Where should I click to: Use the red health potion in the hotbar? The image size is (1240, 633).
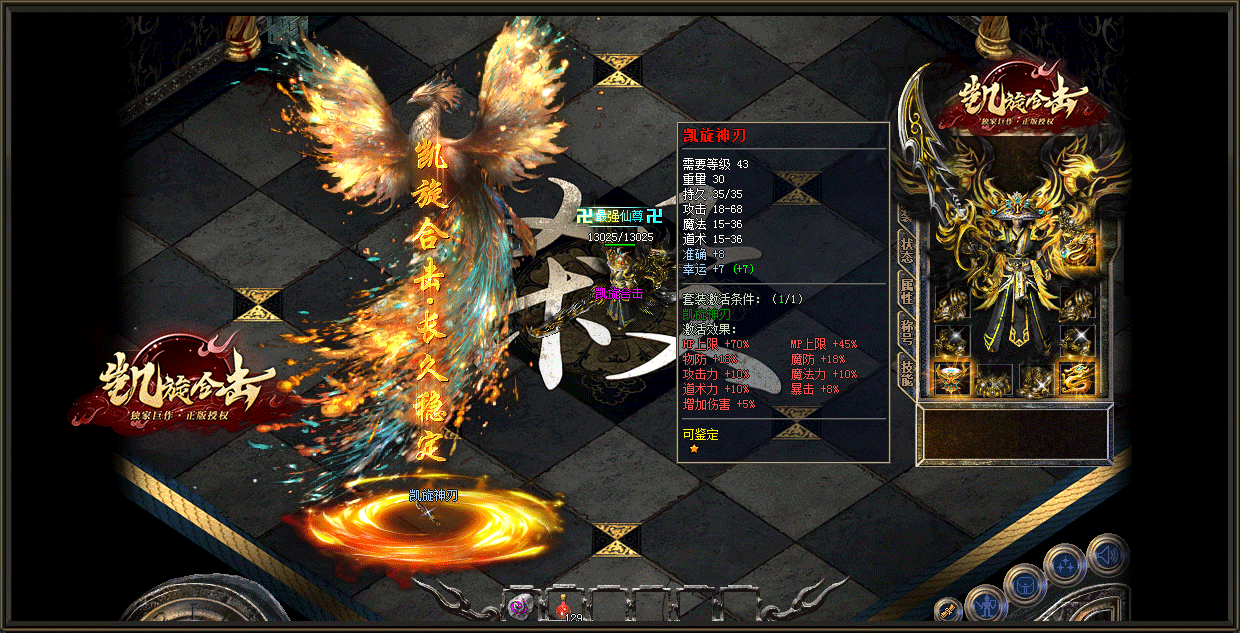564,605
